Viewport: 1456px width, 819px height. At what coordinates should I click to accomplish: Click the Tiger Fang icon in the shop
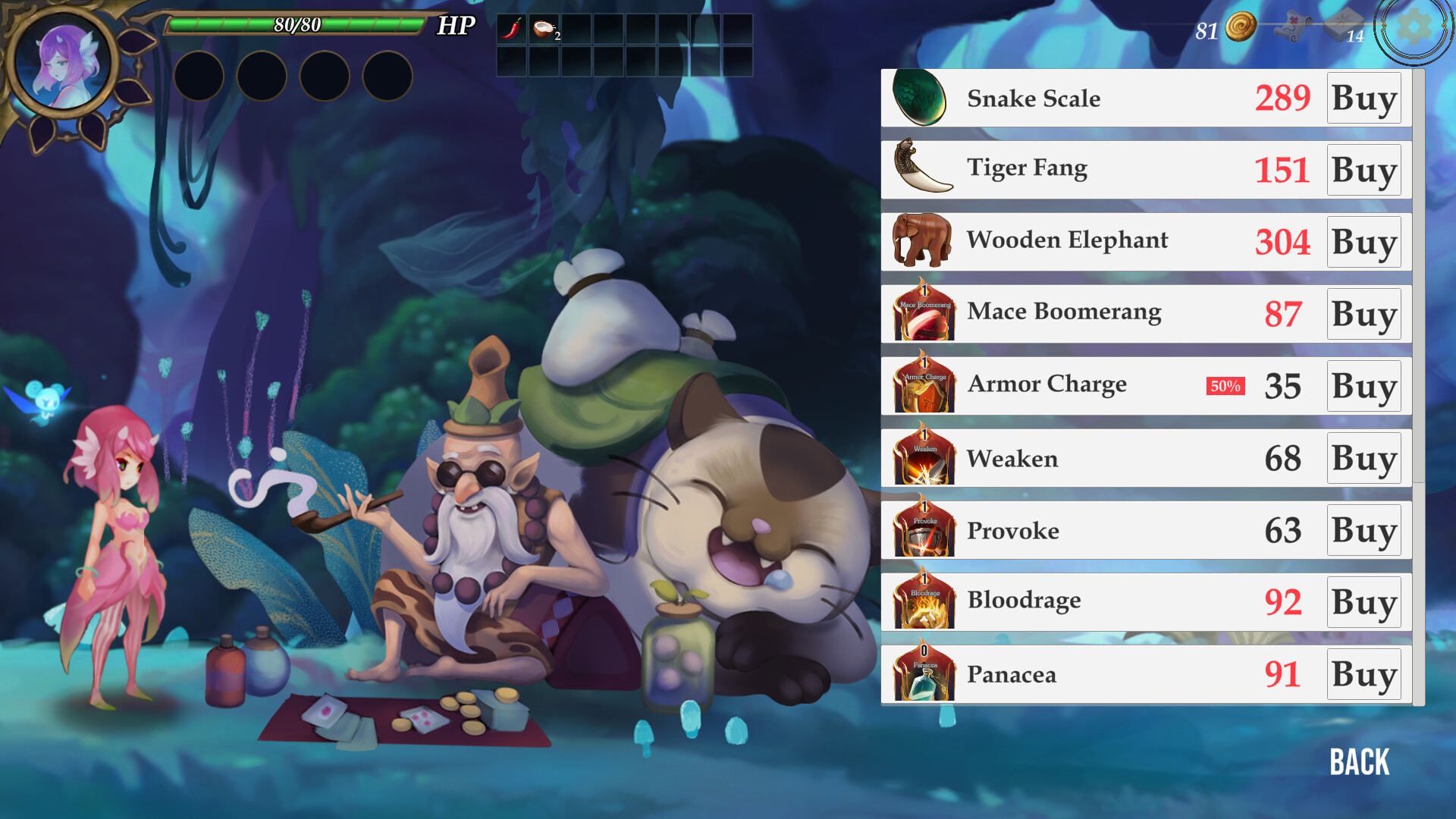click(x=922, y=169)
